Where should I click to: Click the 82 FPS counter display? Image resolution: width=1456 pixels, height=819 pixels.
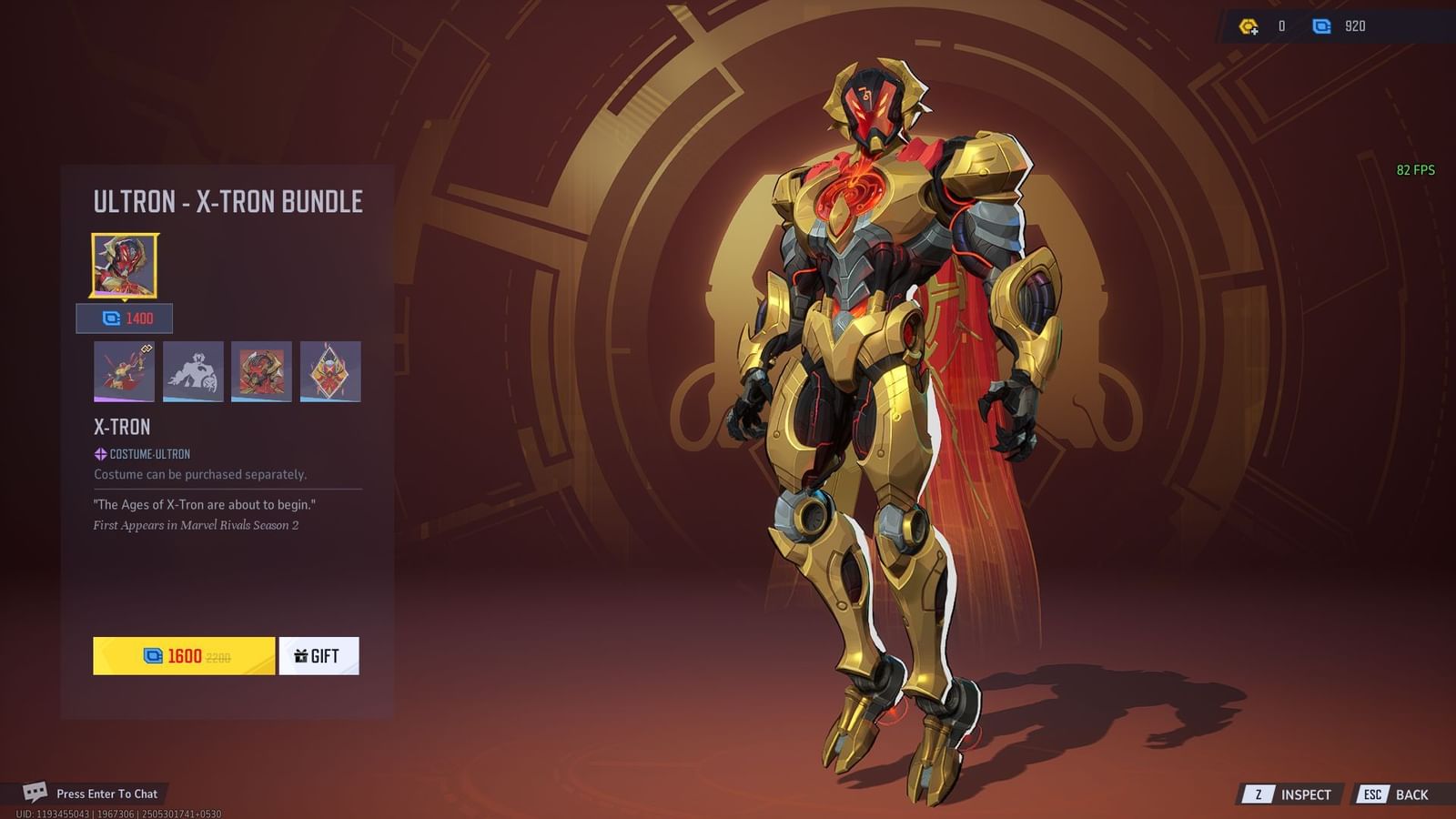1416,168
